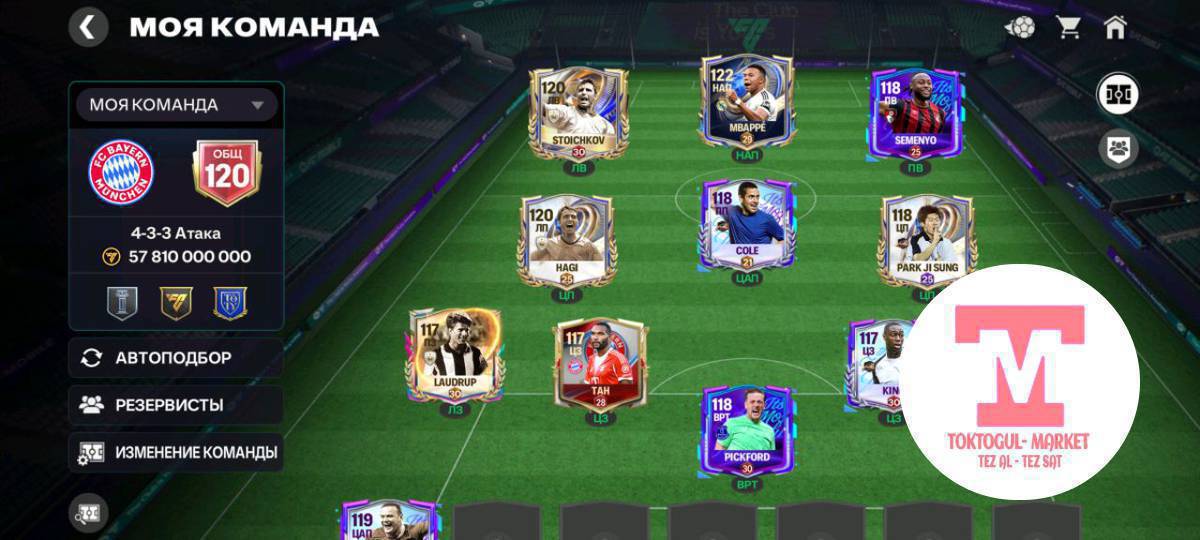This screenshot has height=540, width=1200.
Task: Select the Tah player card
Action: (597, 365)
